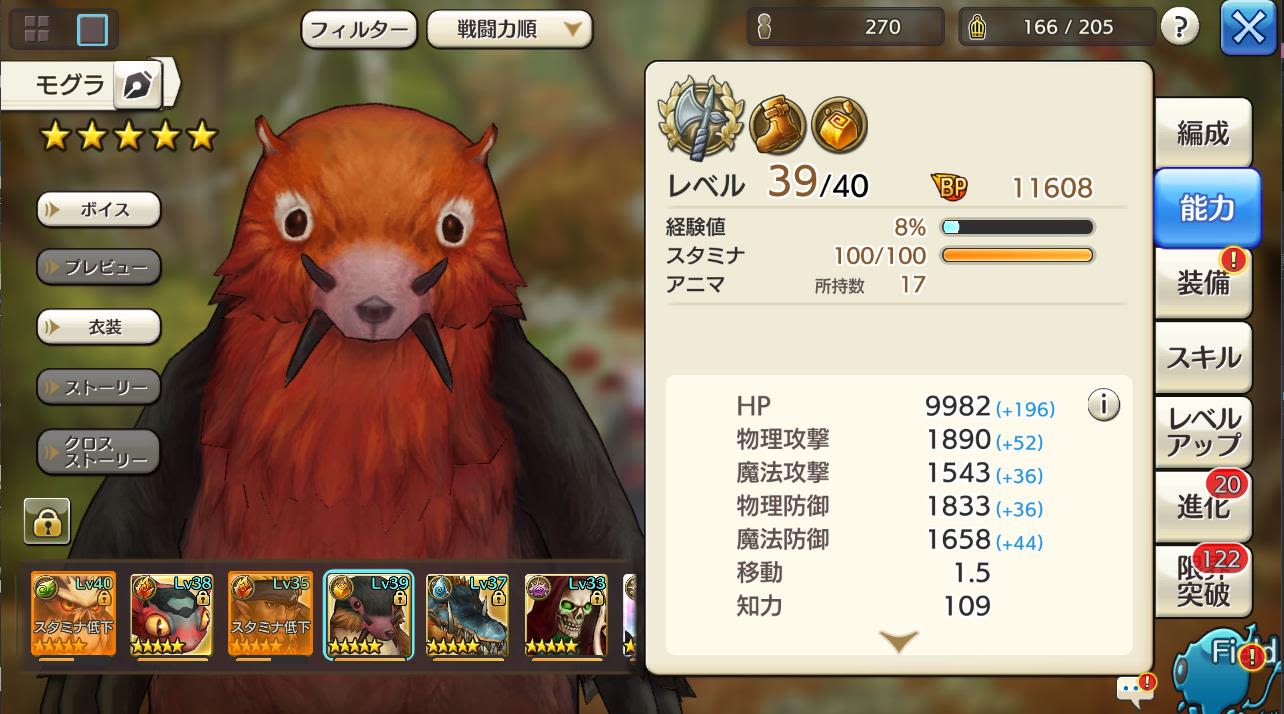
Task: Show HP stat info with the i icon
Action: (1103, 405)
